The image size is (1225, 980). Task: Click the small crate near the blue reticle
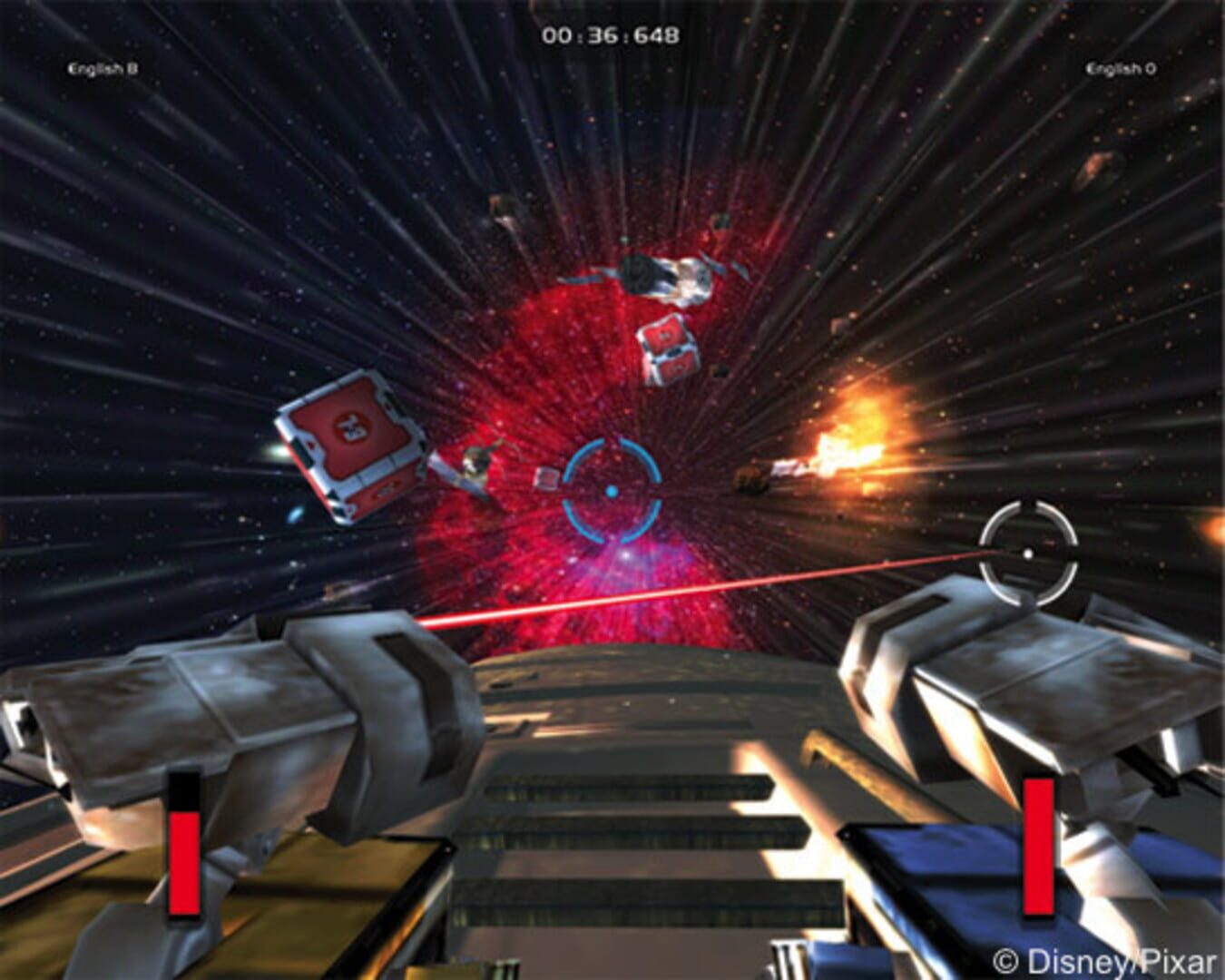click(x=545, y=478)
